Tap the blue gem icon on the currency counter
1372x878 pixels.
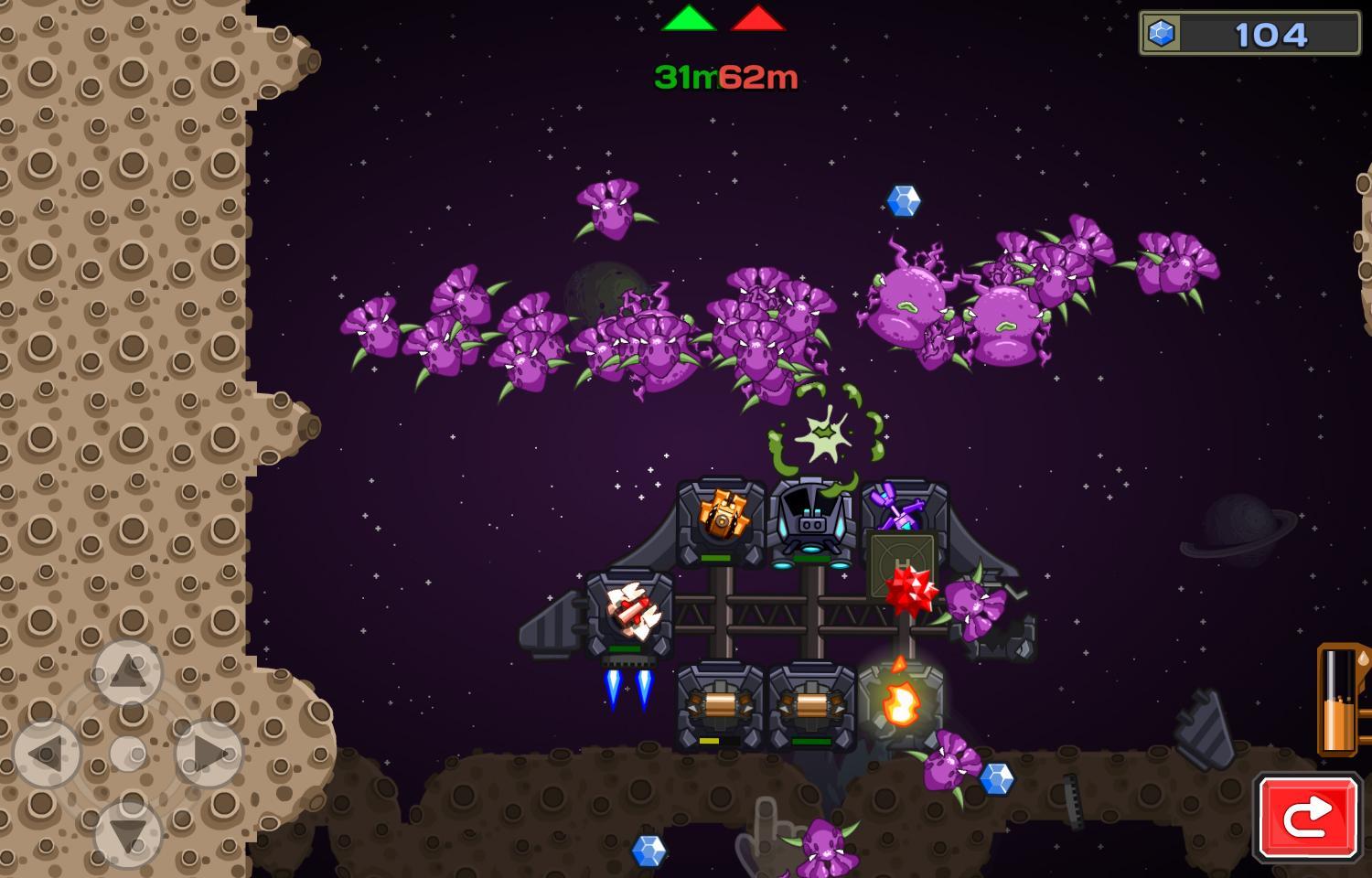(1160, 32)
